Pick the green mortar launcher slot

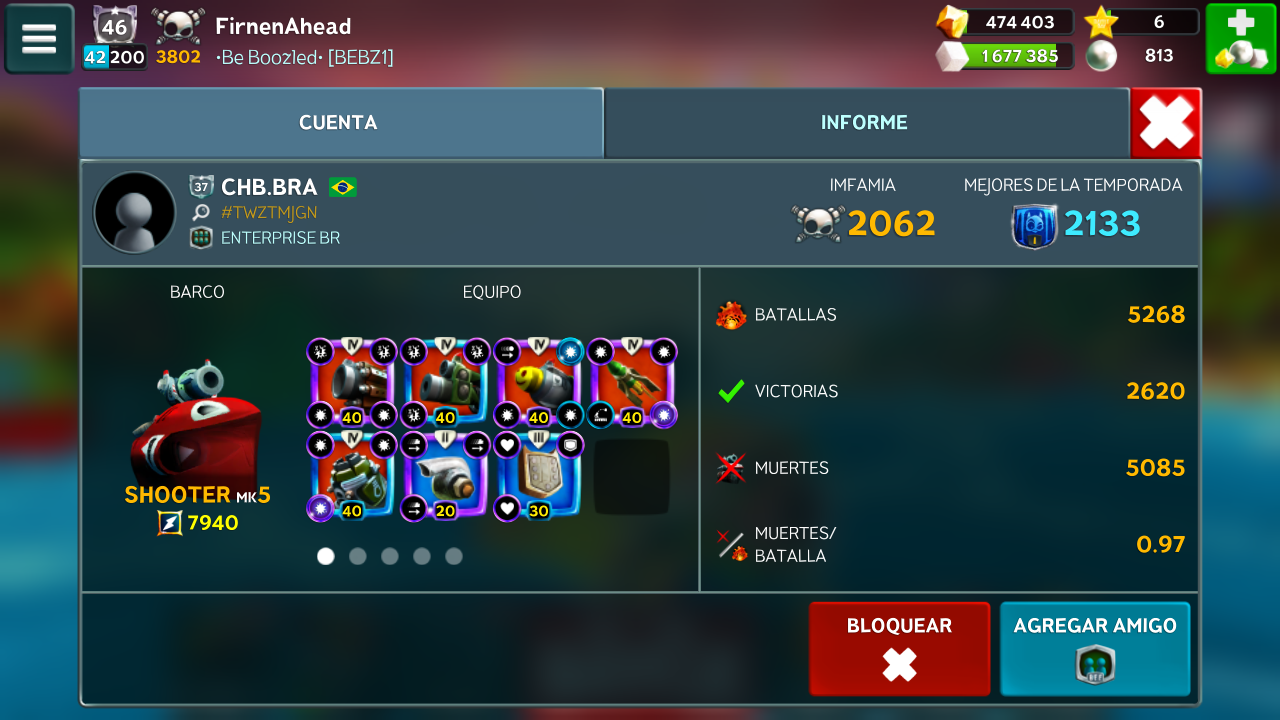click(x=351, y=476)
